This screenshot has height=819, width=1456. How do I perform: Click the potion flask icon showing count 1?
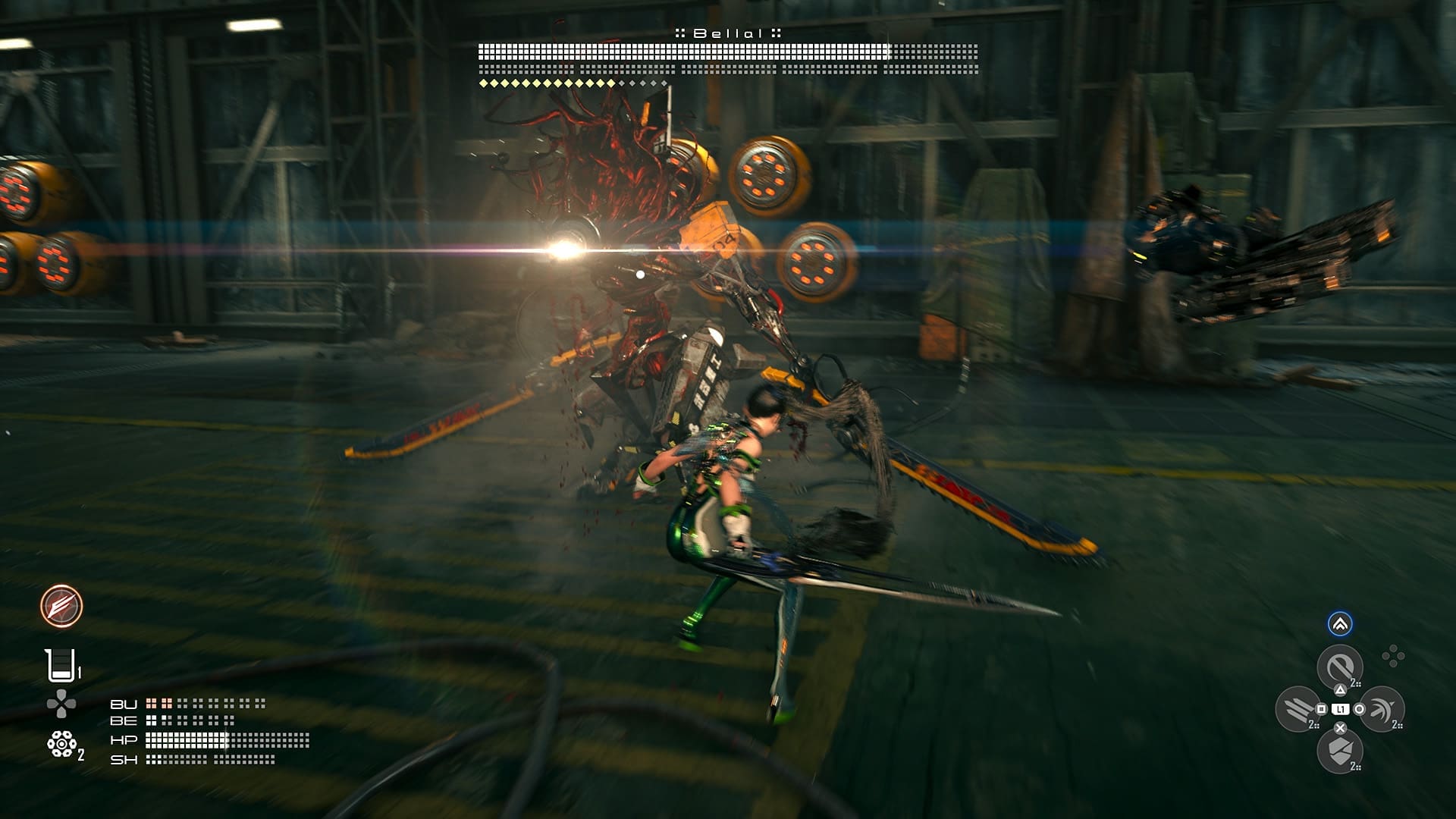[62, 664]
